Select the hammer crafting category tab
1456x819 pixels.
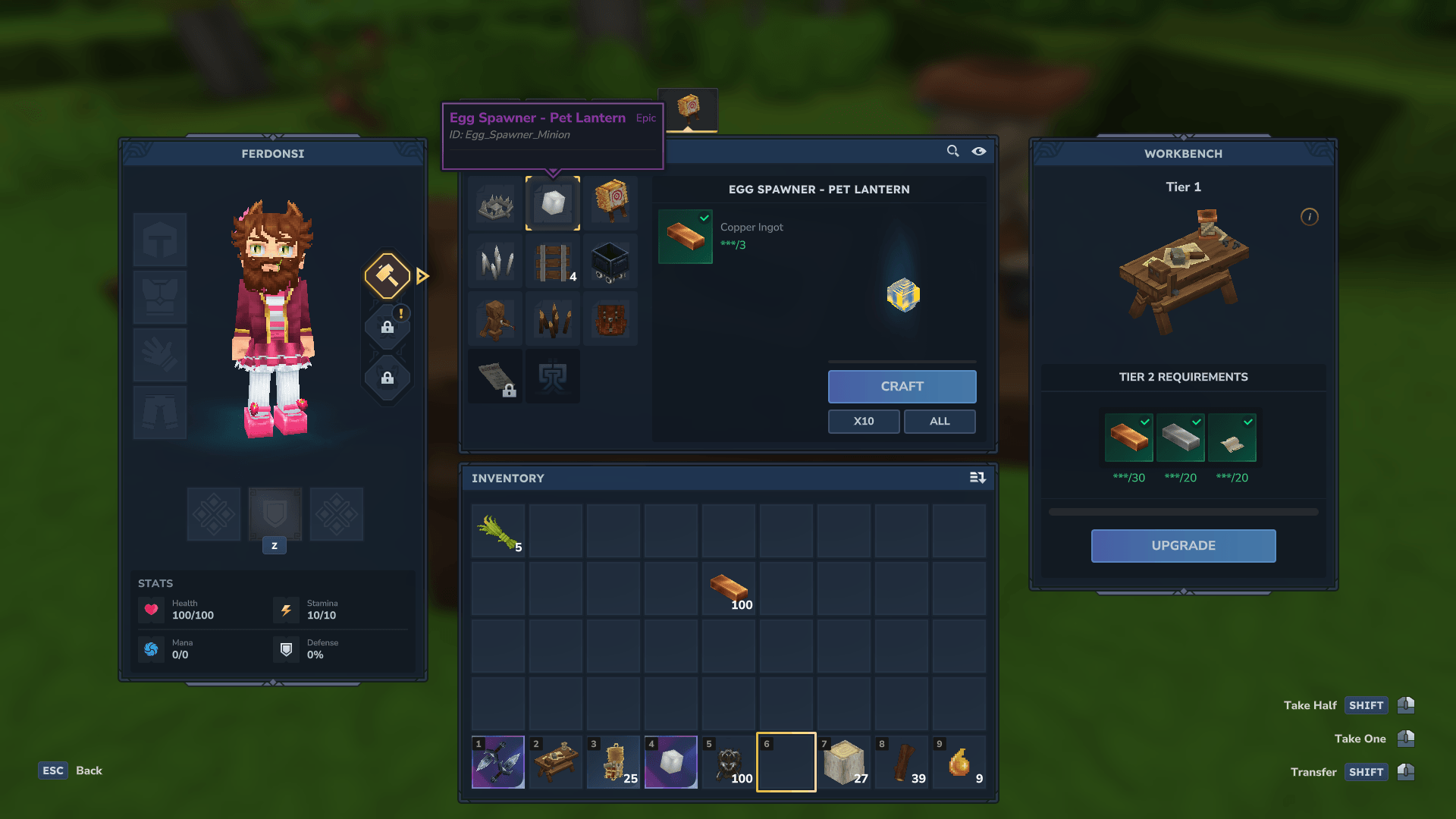388,275
